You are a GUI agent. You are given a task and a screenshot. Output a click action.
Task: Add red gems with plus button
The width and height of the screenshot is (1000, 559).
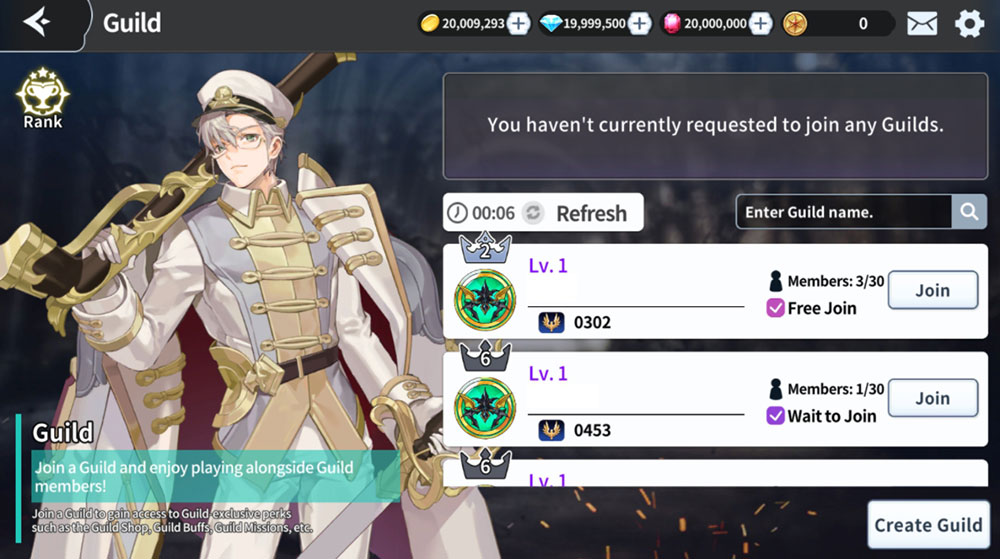760,24
